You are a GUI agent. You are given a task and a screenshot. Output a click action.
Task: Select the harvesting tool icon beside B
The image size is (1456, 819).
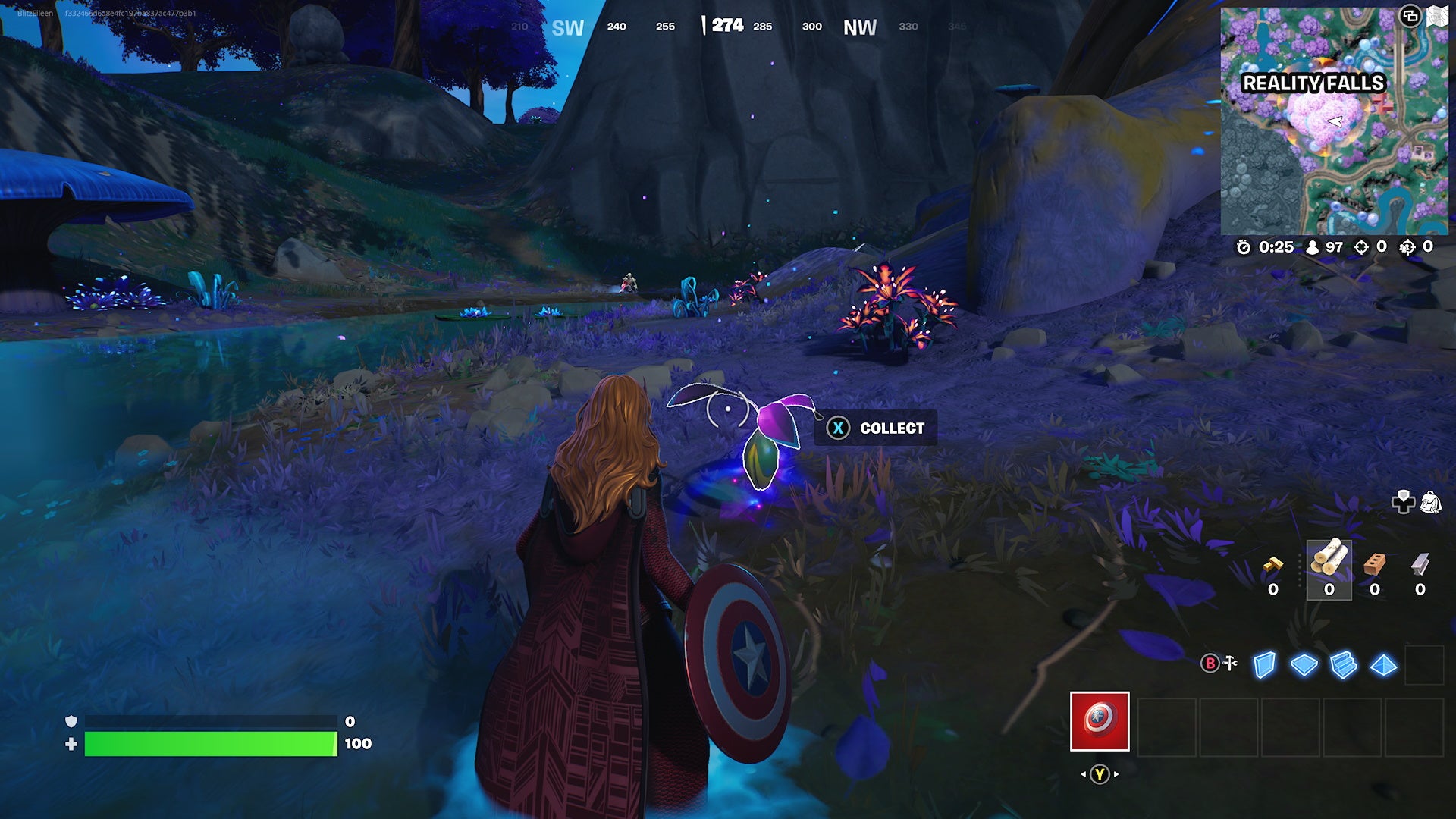pyautogui.click(x=1230, y=662)
